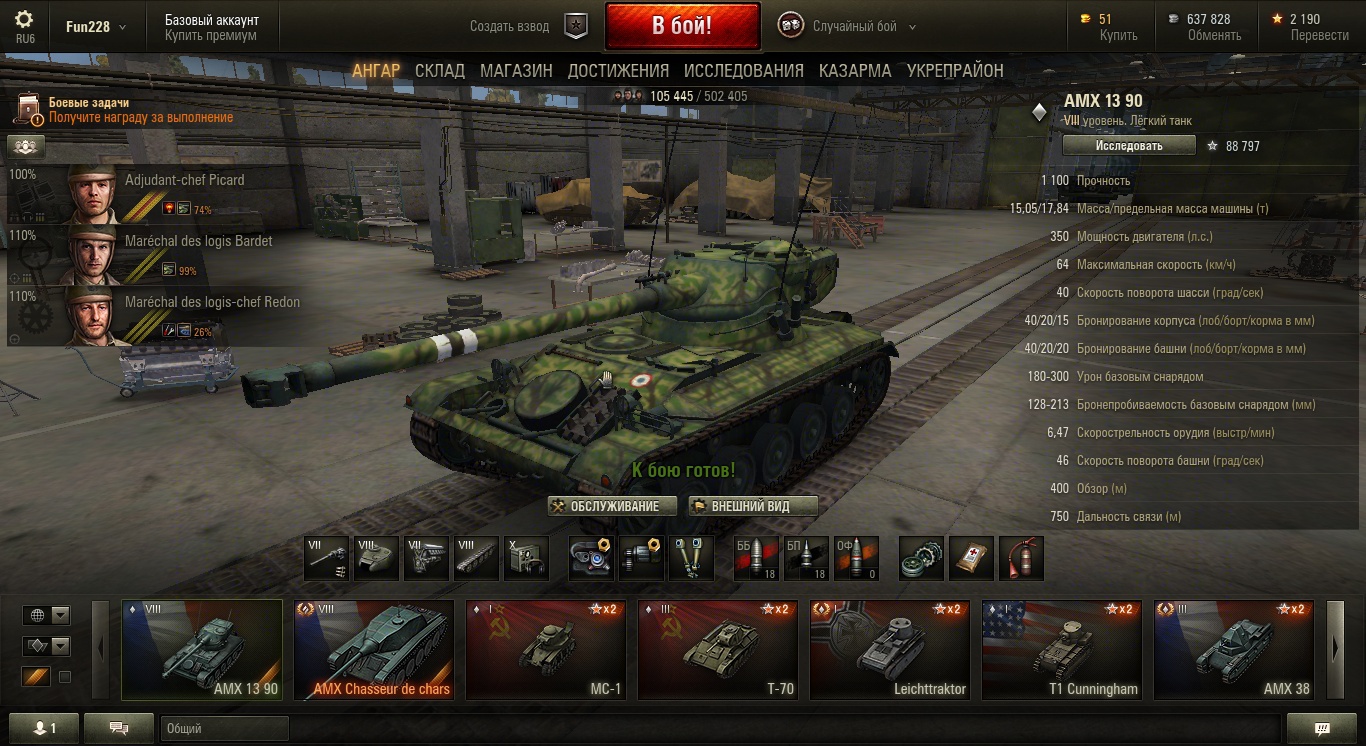1366x746 pixels.
Task: Go to the ИССЛЕДОВАНИЯ tab
Action: click(743, 71)
